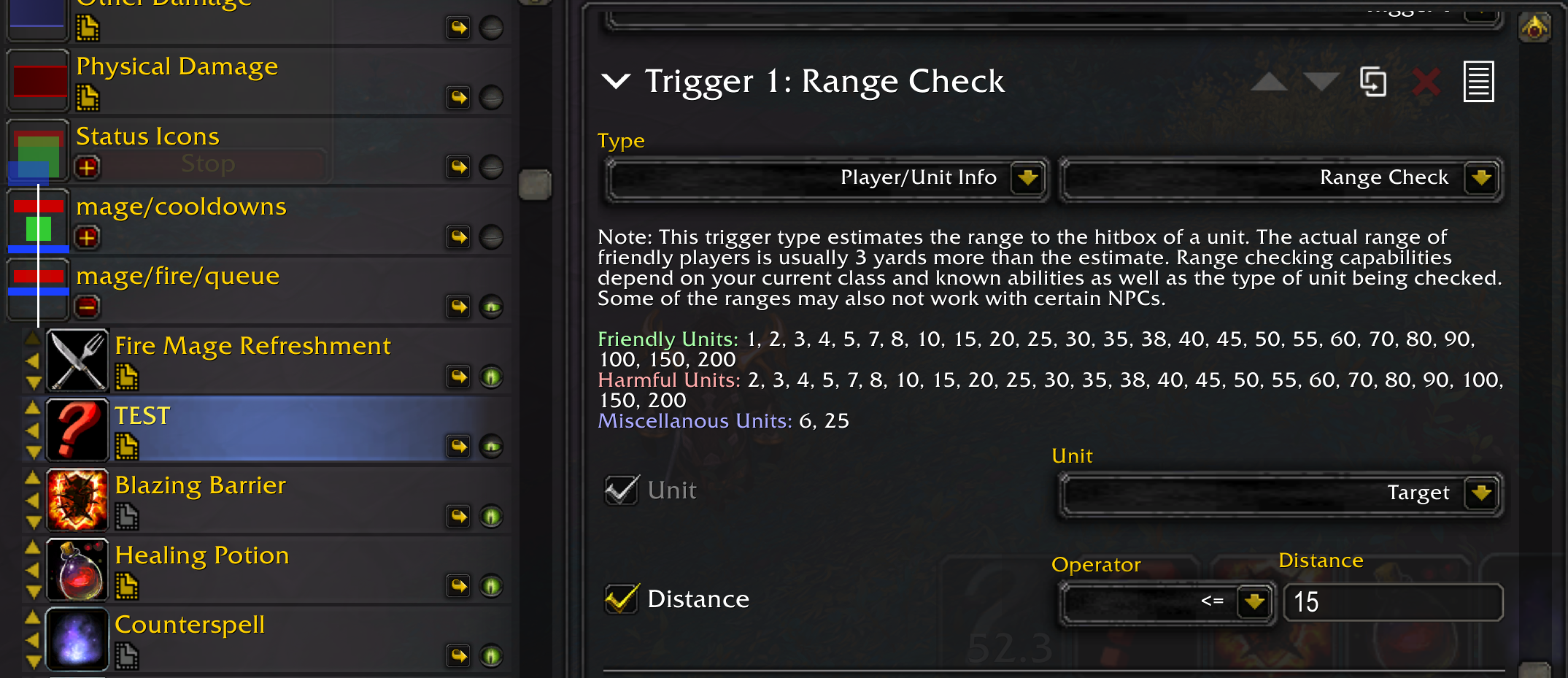Click the Unit checkbox
This screenshot has height=678, width=1568.
621,490
